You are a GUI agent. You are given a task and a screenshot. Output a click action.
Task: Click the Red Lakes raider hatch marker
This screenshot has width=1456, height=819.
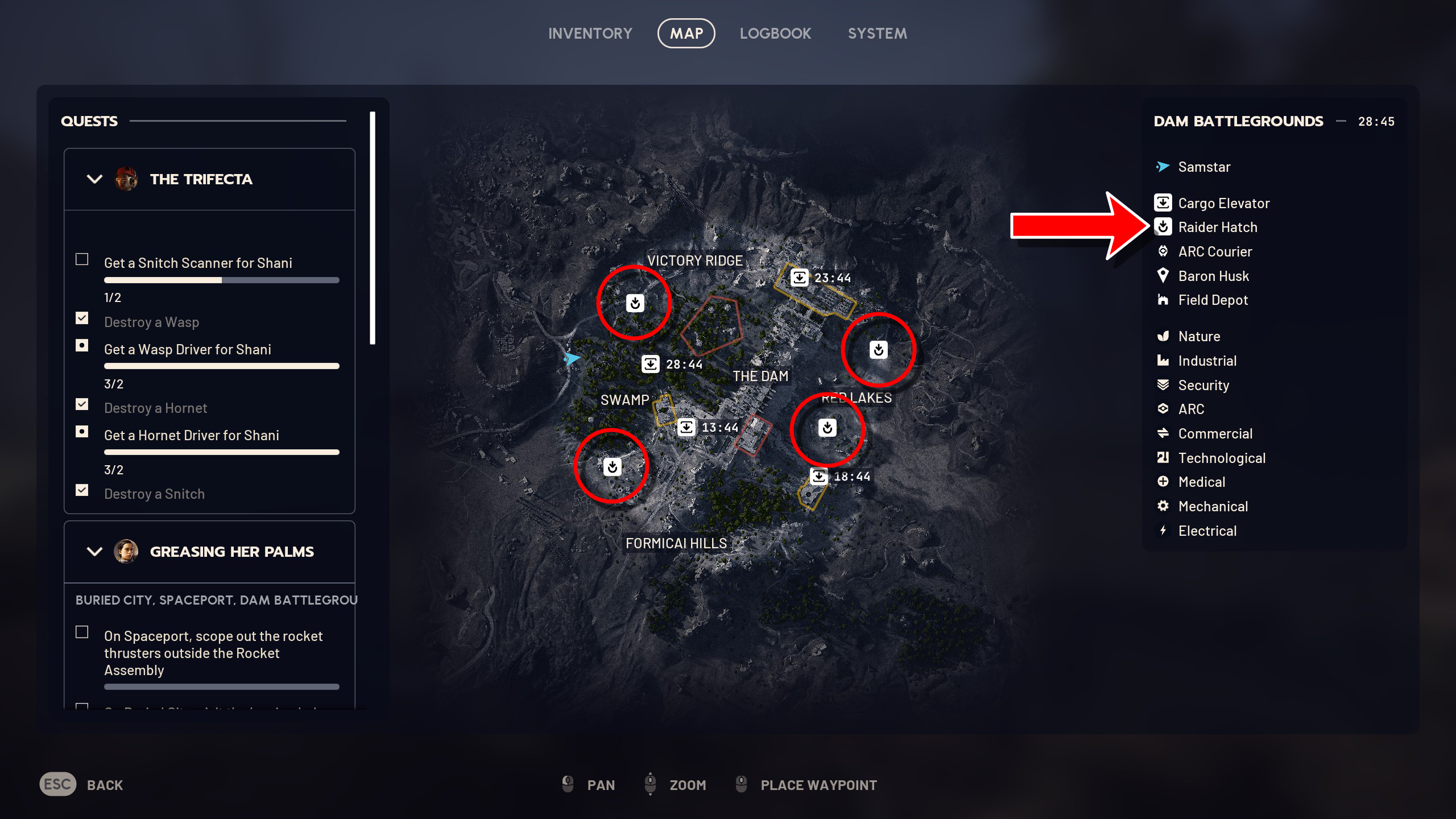[x=828, y=428]
